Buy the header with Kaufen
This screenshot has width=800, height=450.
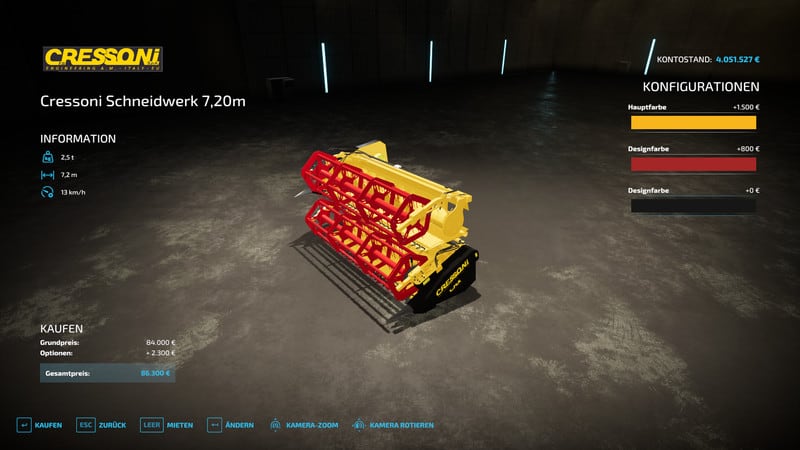pos(39,425)
